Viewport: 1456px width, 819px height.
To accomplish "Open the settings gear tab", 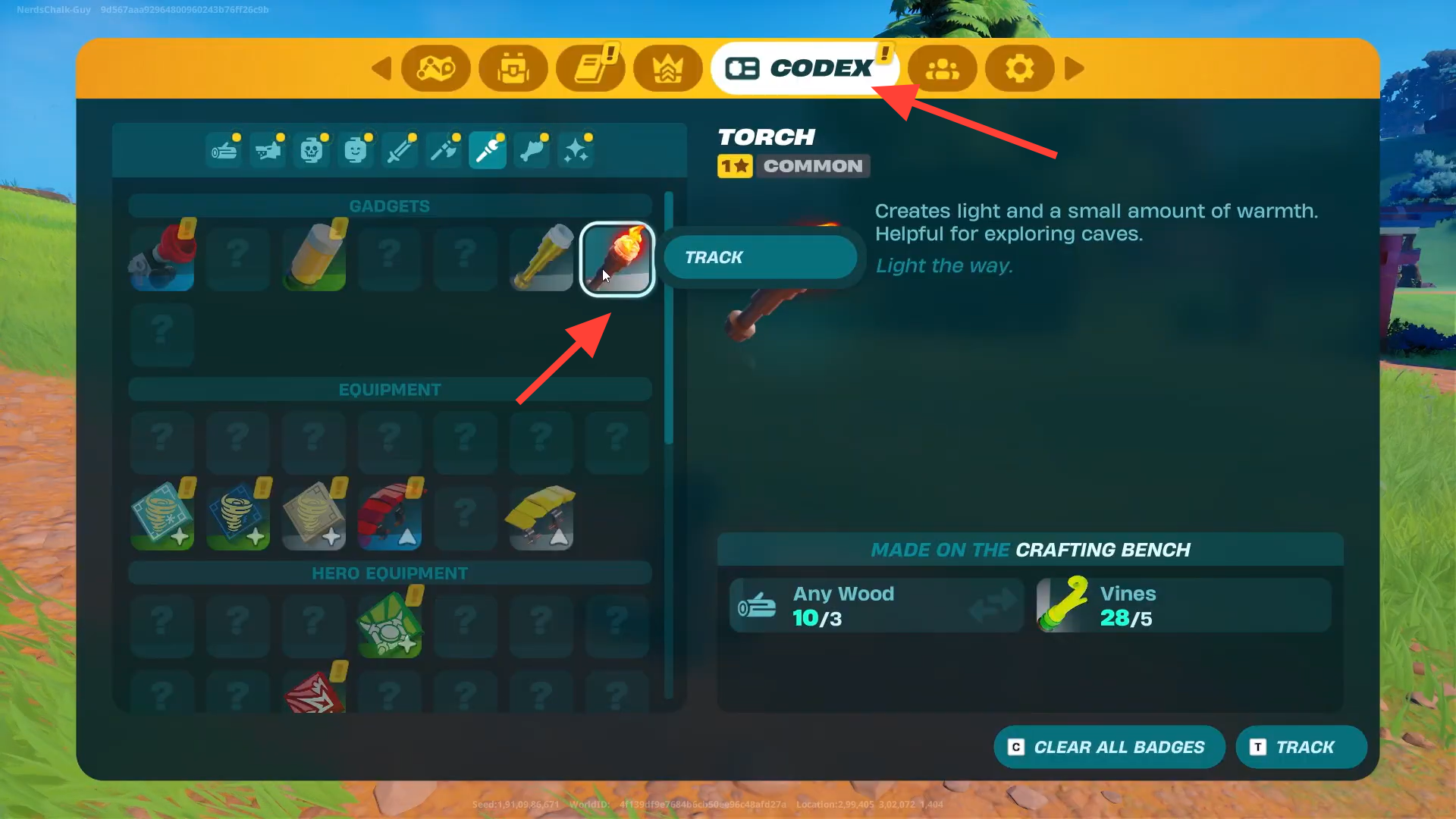I will click(x=1019, y=68).
